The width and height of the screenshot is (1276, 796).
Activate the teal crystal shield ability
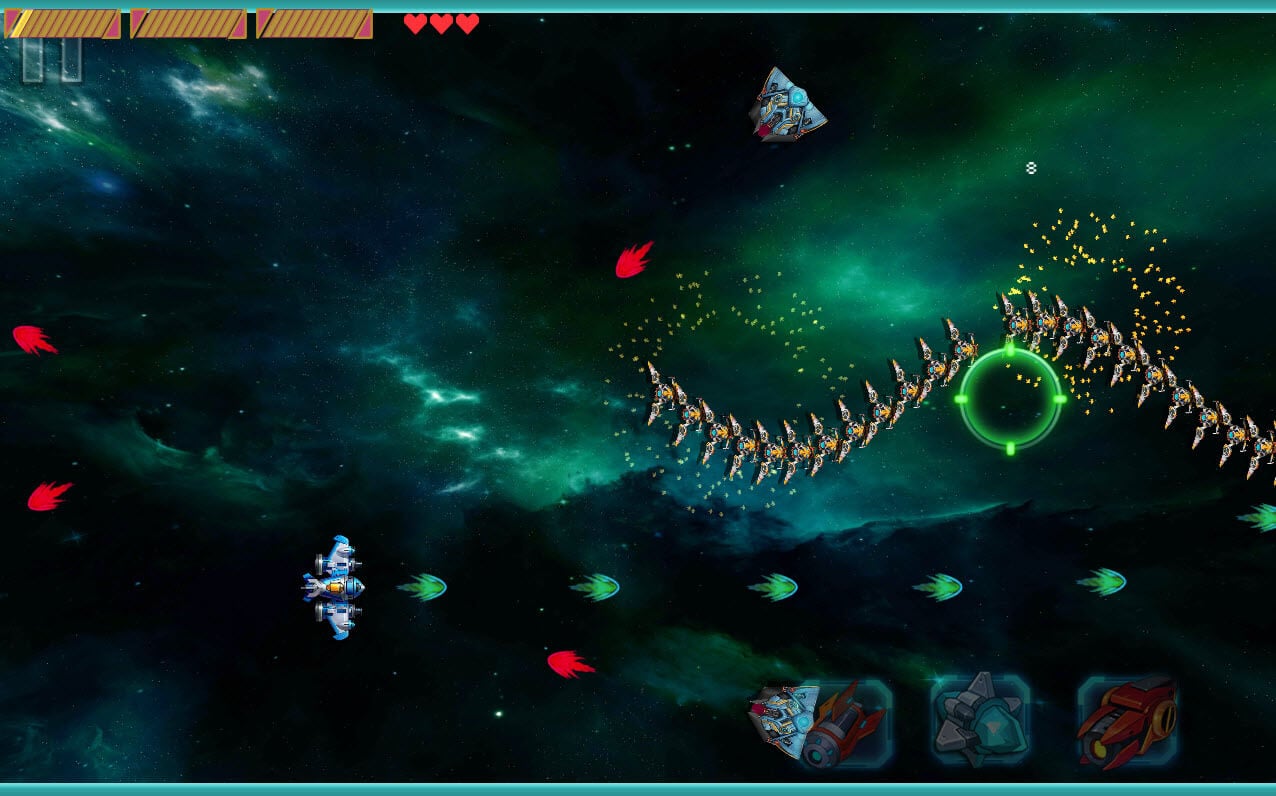[979, 722]
